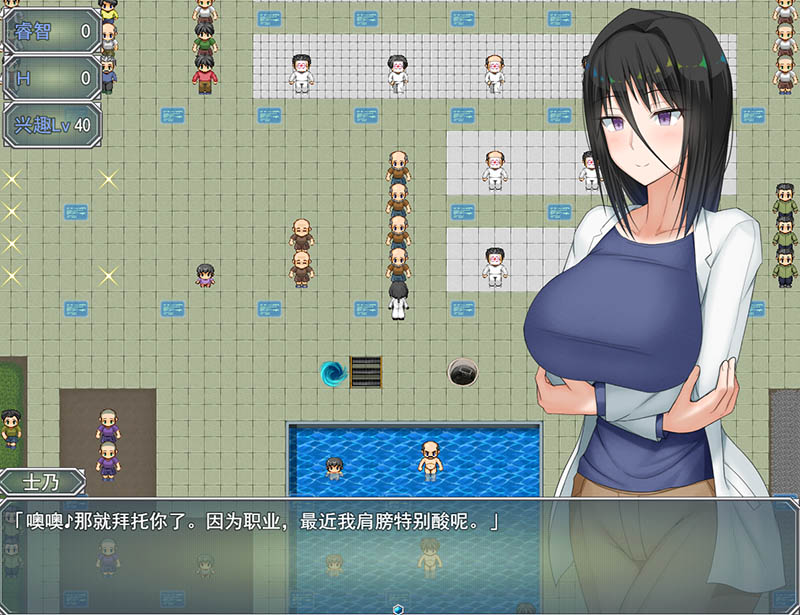Click the blue continue indicator below the dialogue
This screenshot has height=615, width=800.
click(x=399, y=608)
